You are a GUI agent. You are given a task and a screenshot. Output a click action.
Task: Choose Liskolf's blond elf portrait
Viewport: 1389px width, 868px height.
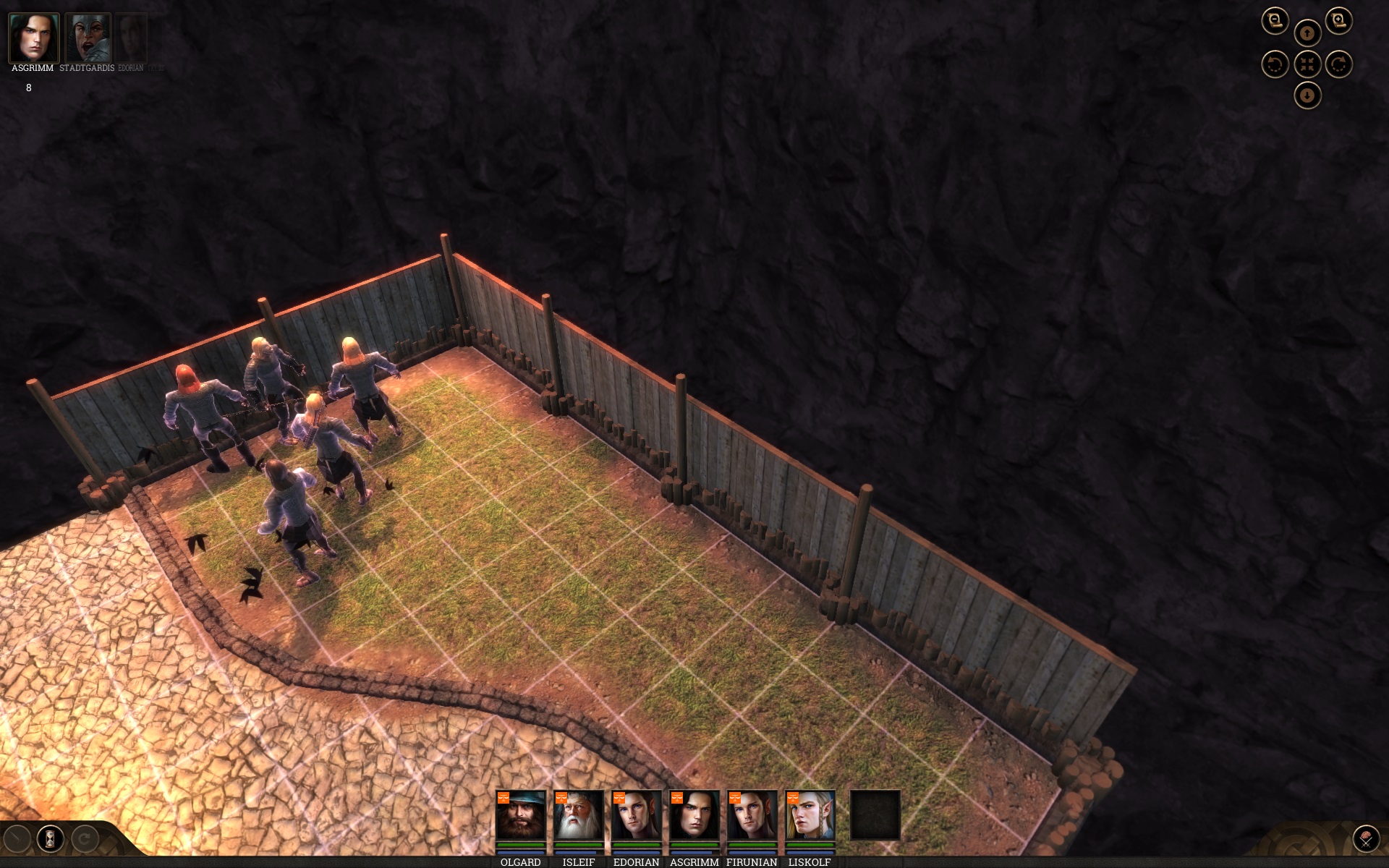pyautogui.click(x=810, y=815)
